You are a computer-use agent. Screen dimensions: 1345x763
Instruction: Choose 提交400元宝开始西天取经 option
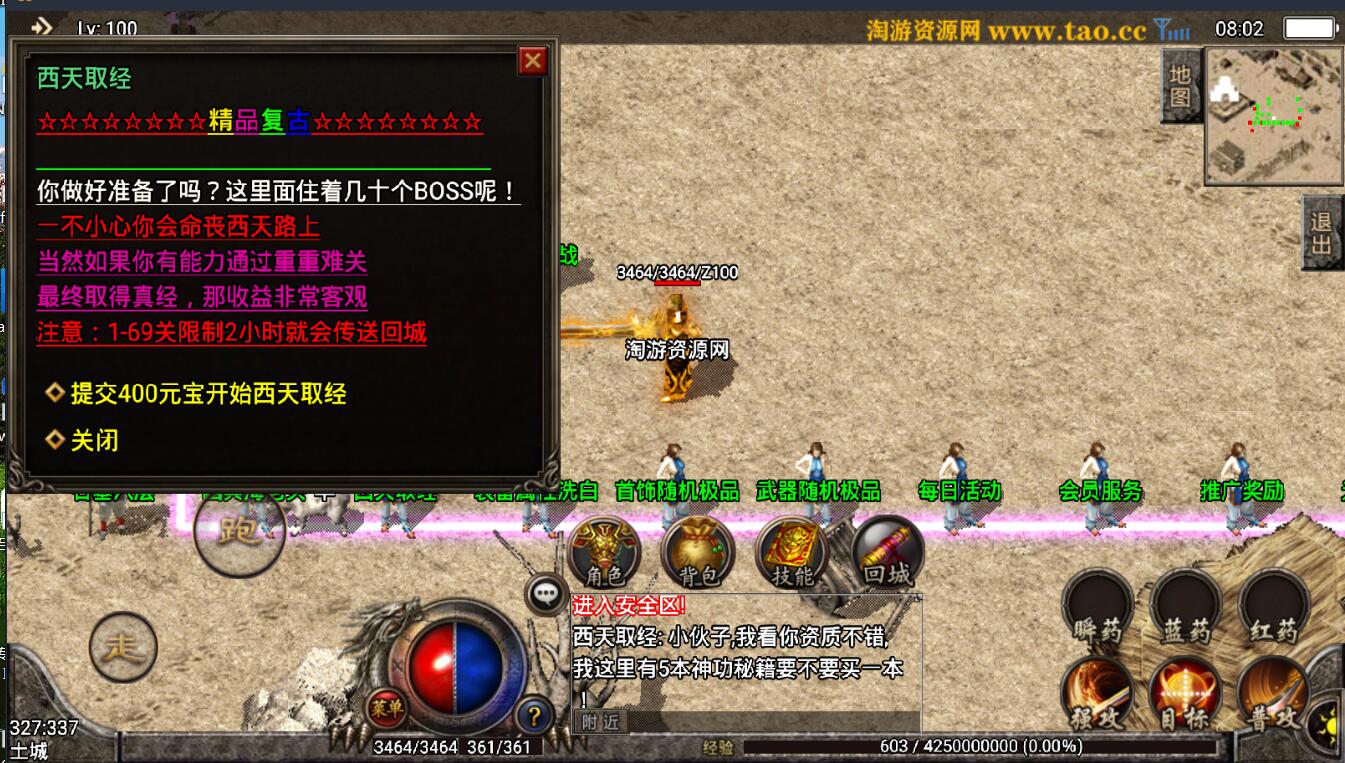pos(208,394)
